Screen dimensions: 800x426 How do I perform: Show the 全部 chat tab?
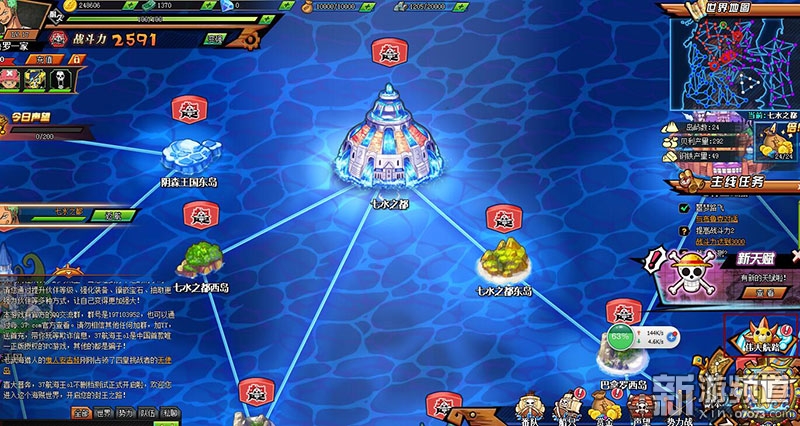(82, 412)
